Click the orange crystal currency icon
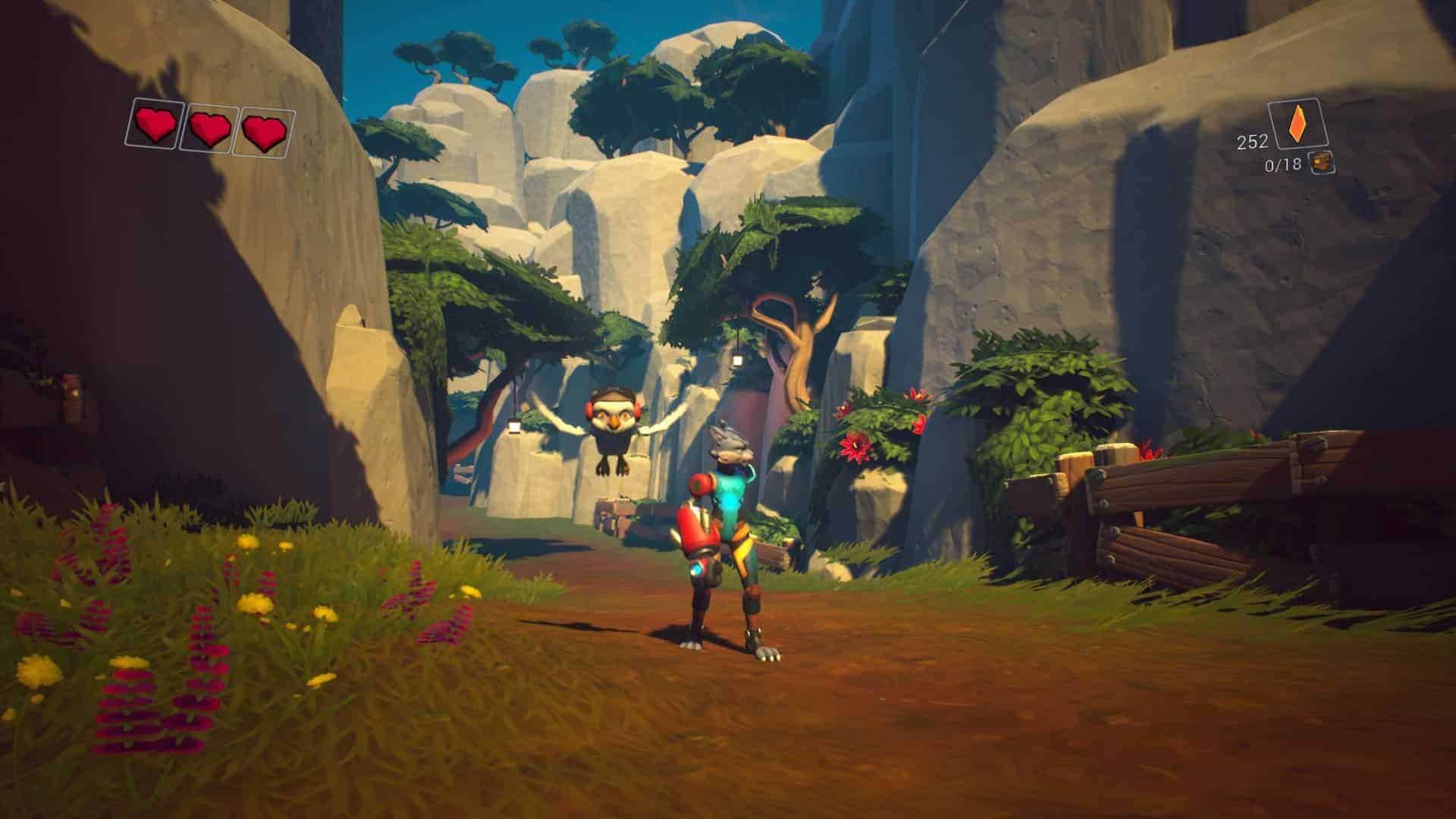Image resolution: width=1456 pixels, height=819 pixels. point(1297,124)
